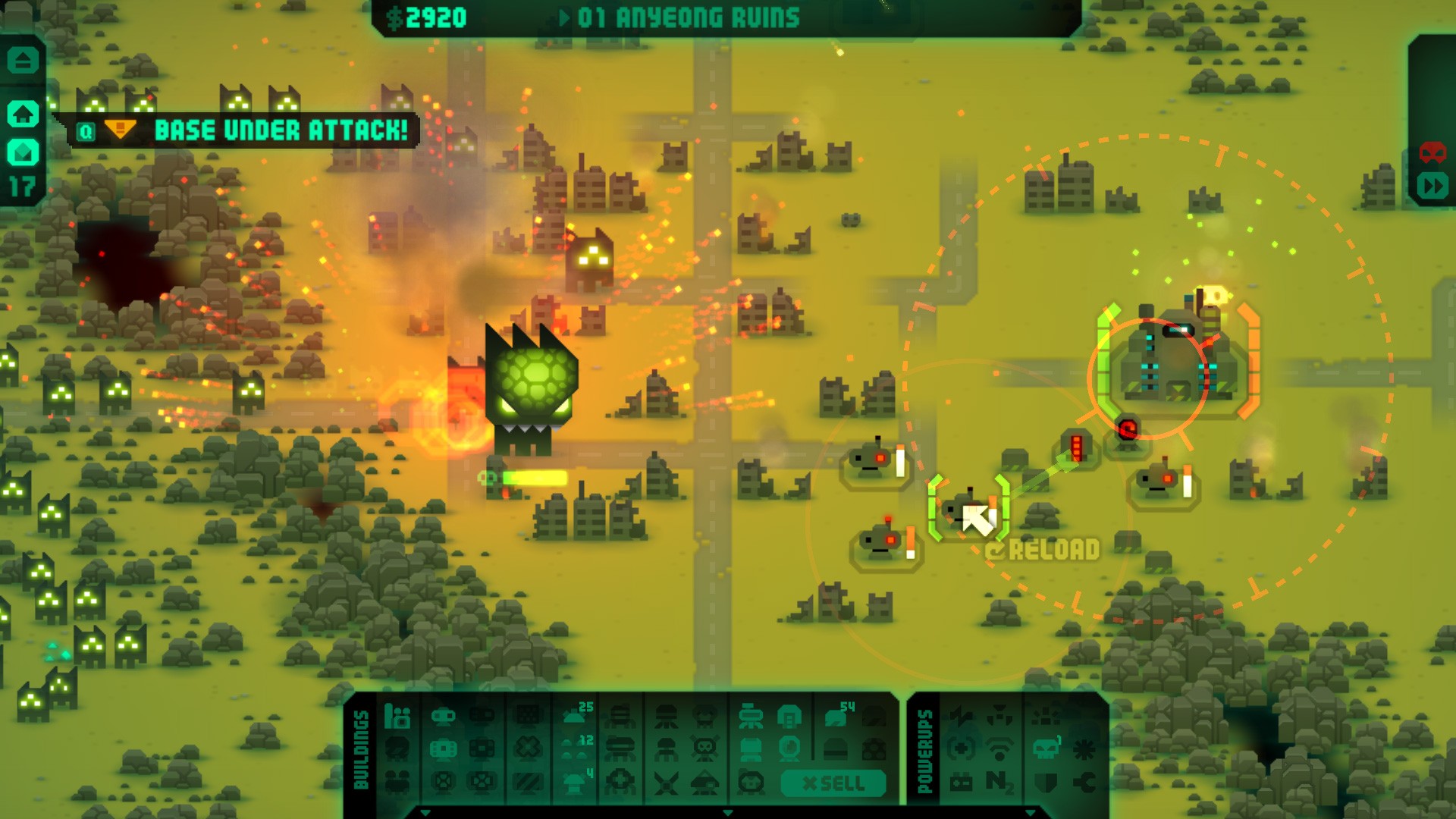Select the battery powerup
Viewport: 1456px width, 819px height.
[x=962, y=782]
